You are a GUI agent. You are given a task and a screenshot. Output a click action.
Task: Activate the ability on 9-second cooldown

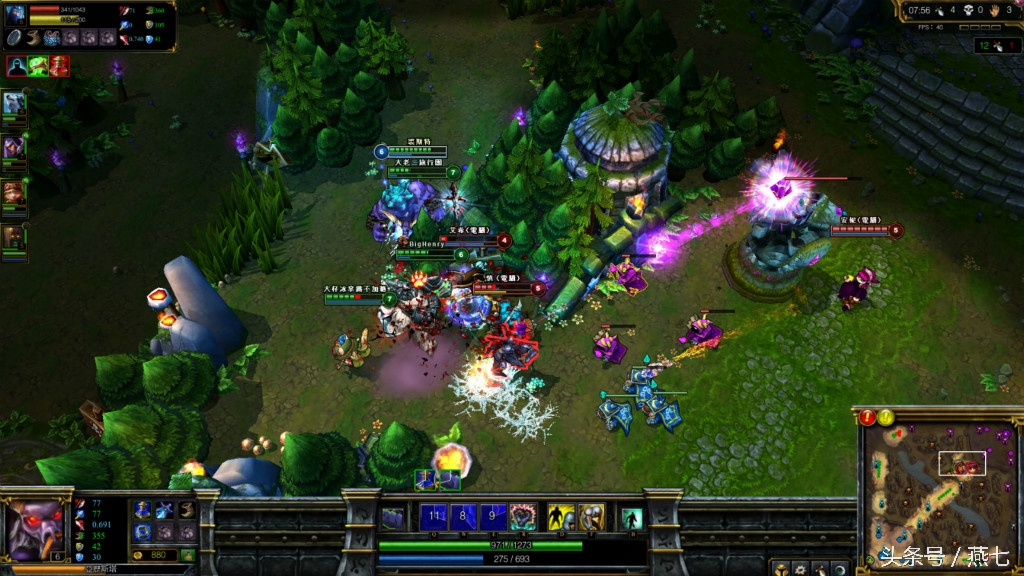coord(492,517)
